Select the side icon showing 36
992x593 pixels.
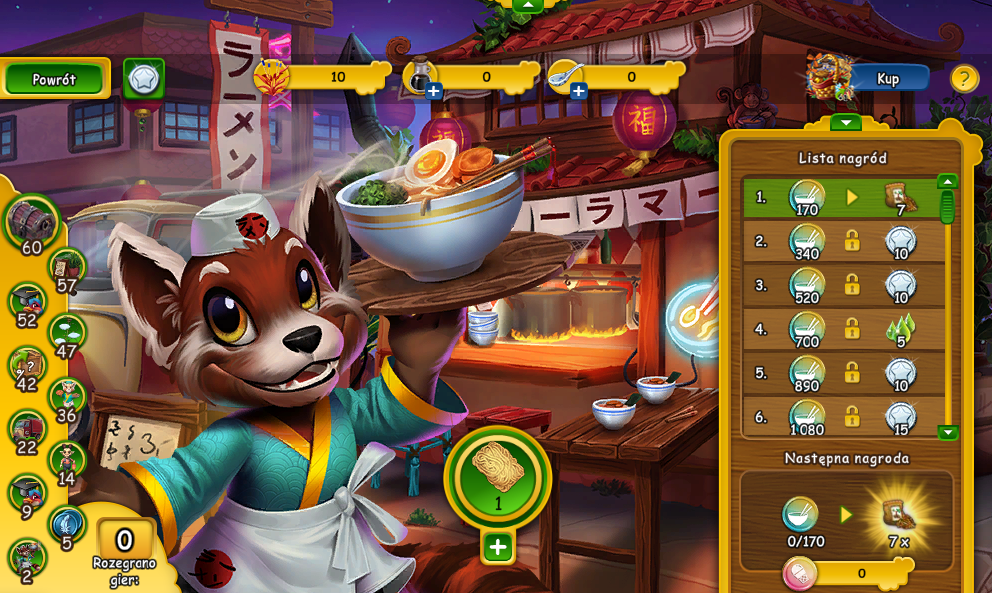[x=68, y=398]
